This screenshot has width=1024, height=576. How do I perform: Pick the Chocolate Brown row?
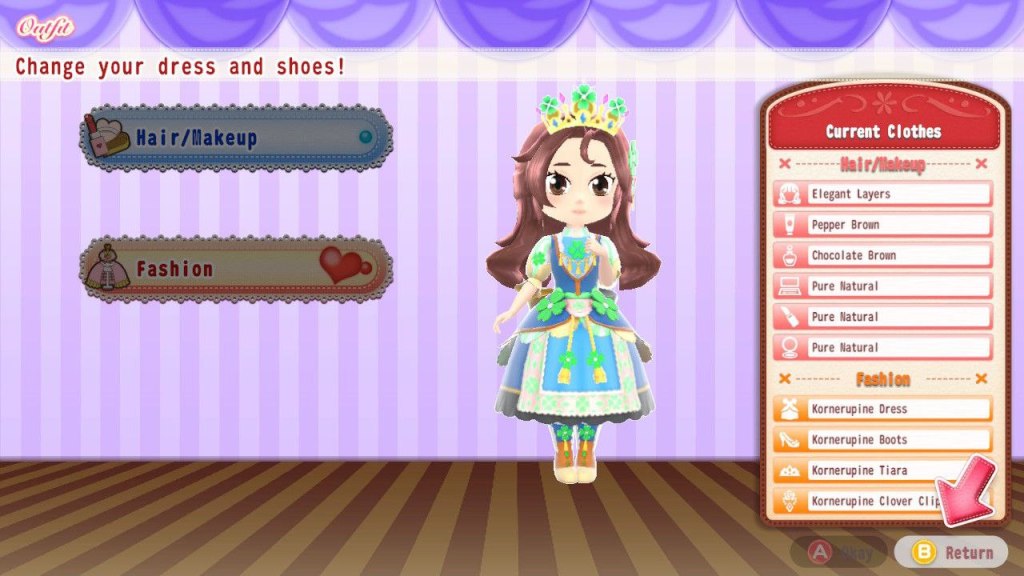coord(883,255)
